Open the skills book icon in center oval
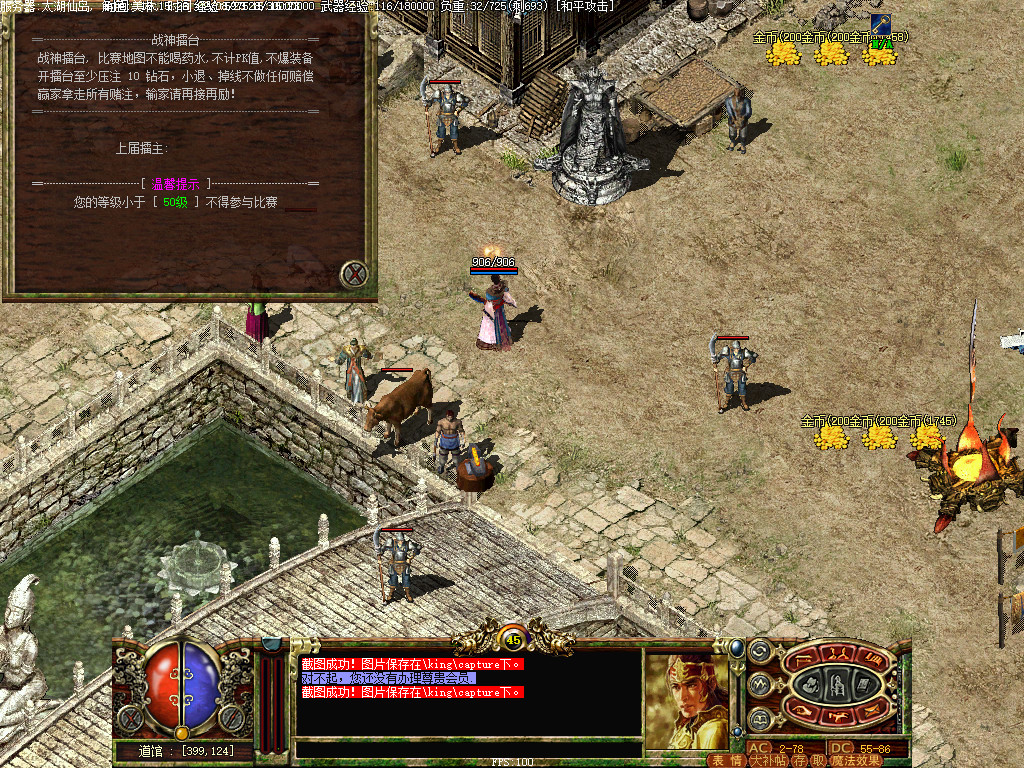The width and height of the screenshot is (1024, 768). [861, 684]
